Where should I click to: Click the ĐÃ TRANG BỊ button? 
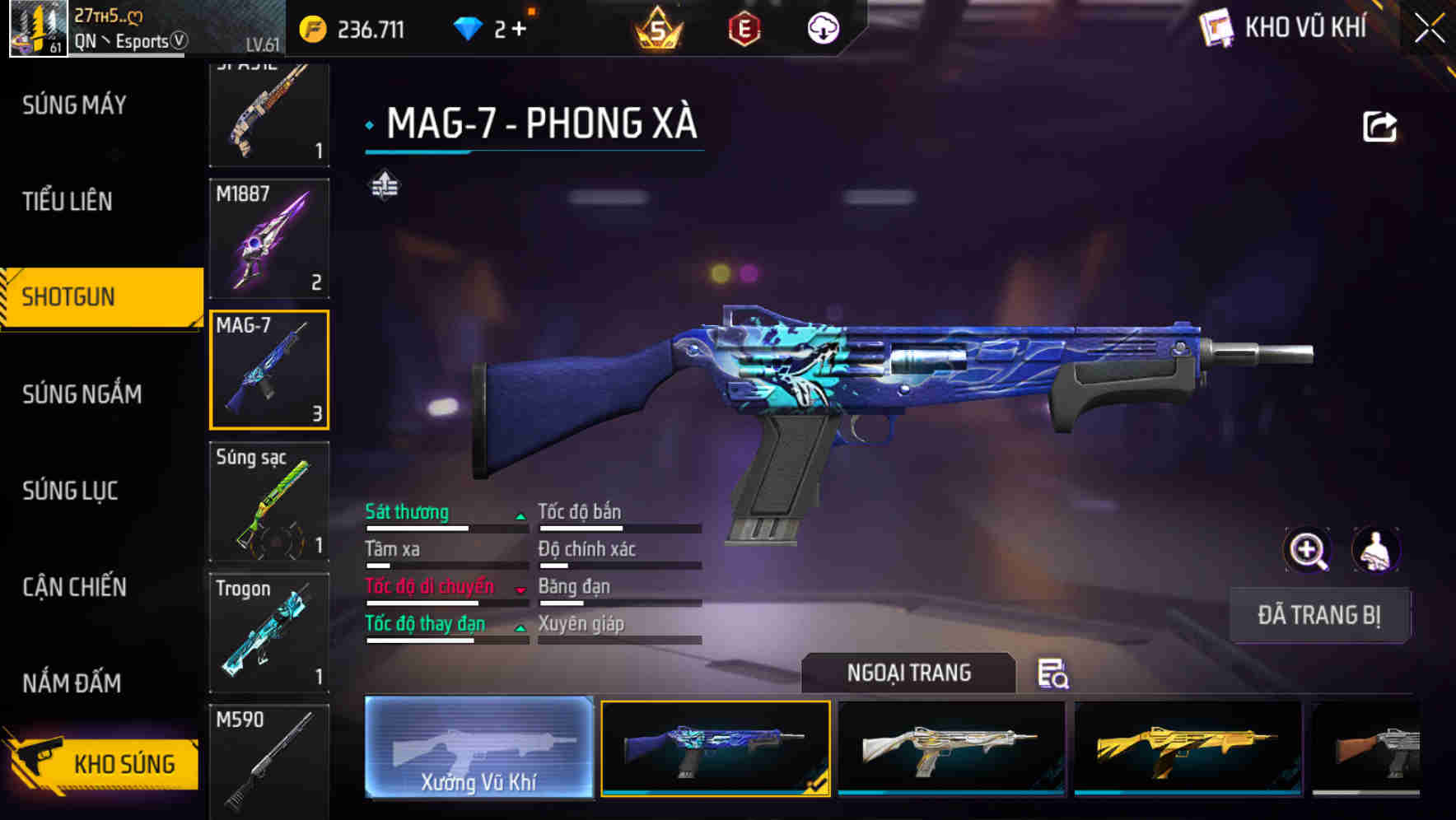click(x=1319, y=615)
